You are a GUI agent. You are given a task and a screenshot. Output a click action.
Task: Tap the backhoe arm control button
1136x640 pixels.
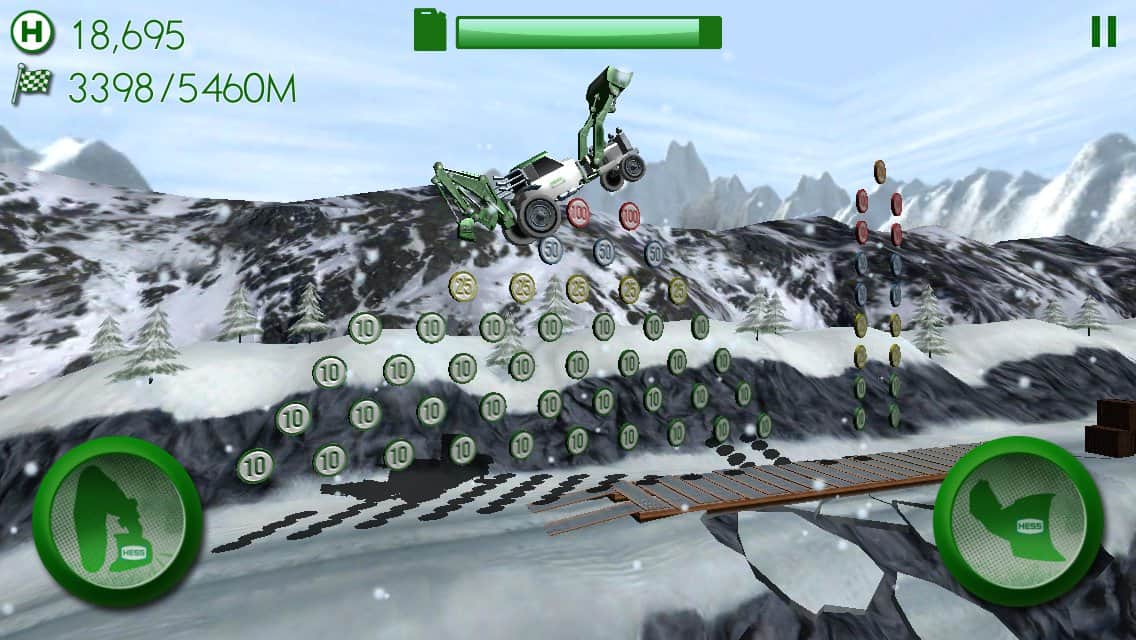point(117,521)
